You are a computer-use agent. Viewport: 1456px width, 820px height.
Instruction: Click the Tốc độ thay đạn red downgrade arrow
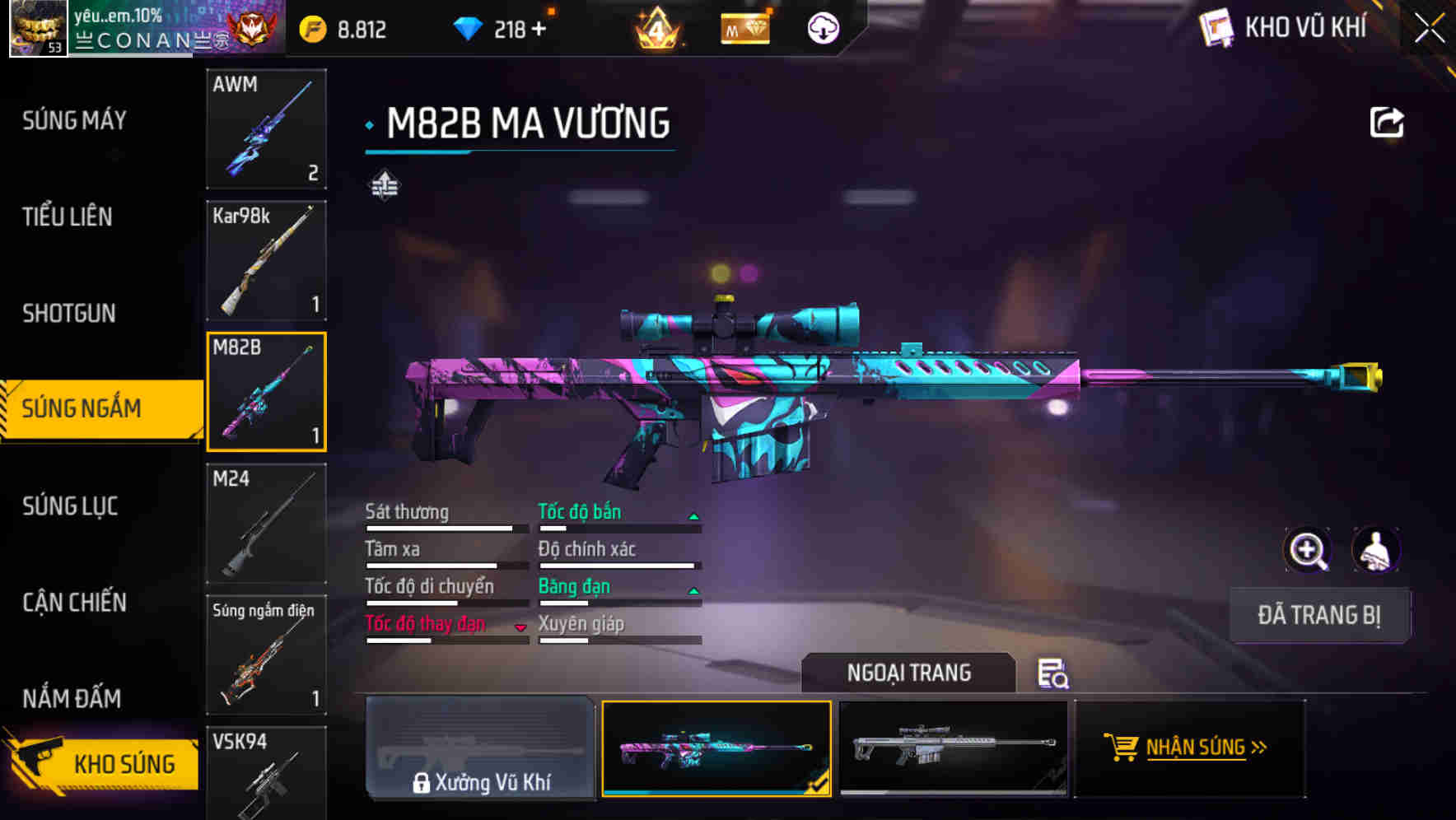(521, 627)
